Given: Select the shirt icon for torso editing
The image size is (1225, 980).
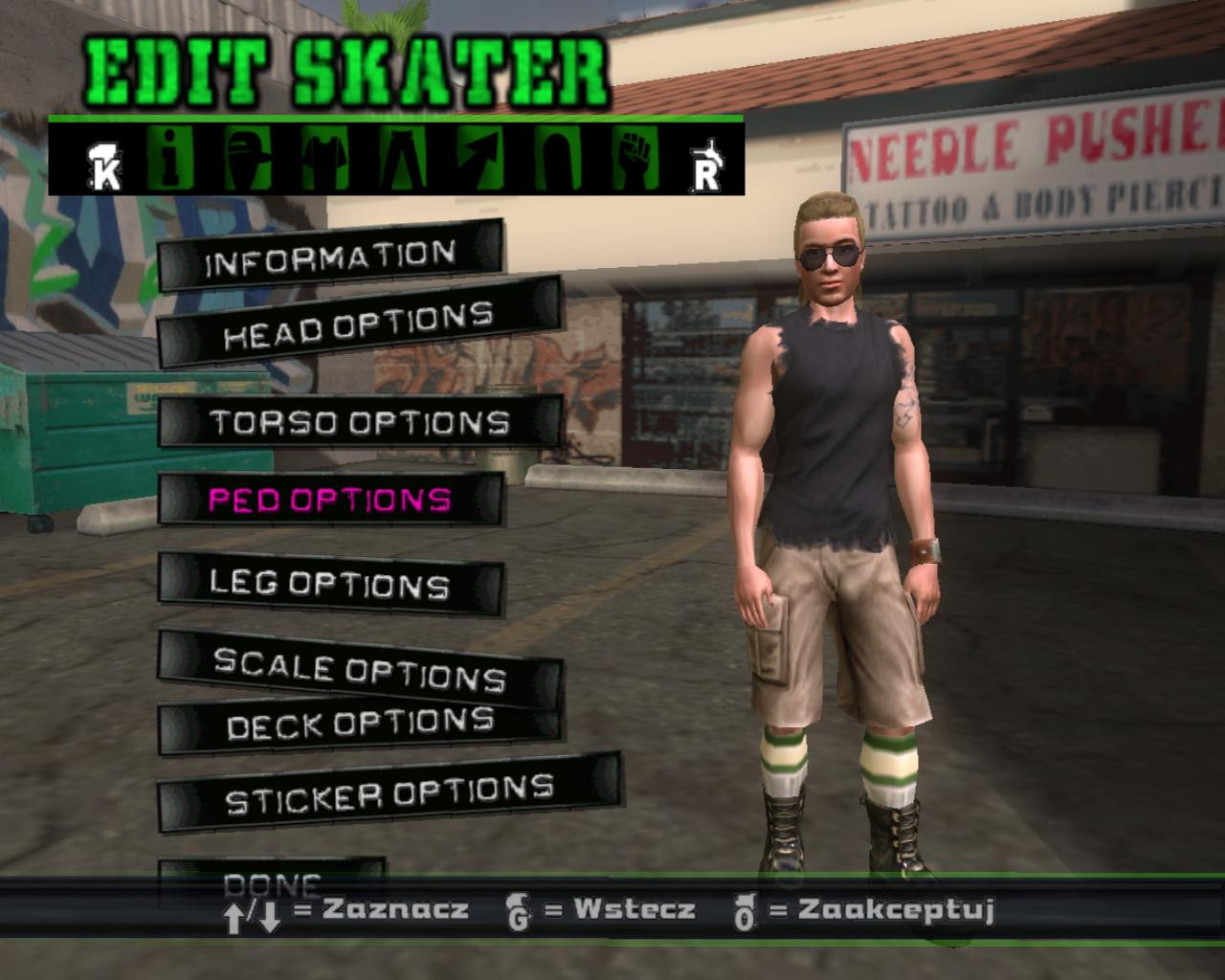Looking at the screenshot, I should tap(325, 158).
